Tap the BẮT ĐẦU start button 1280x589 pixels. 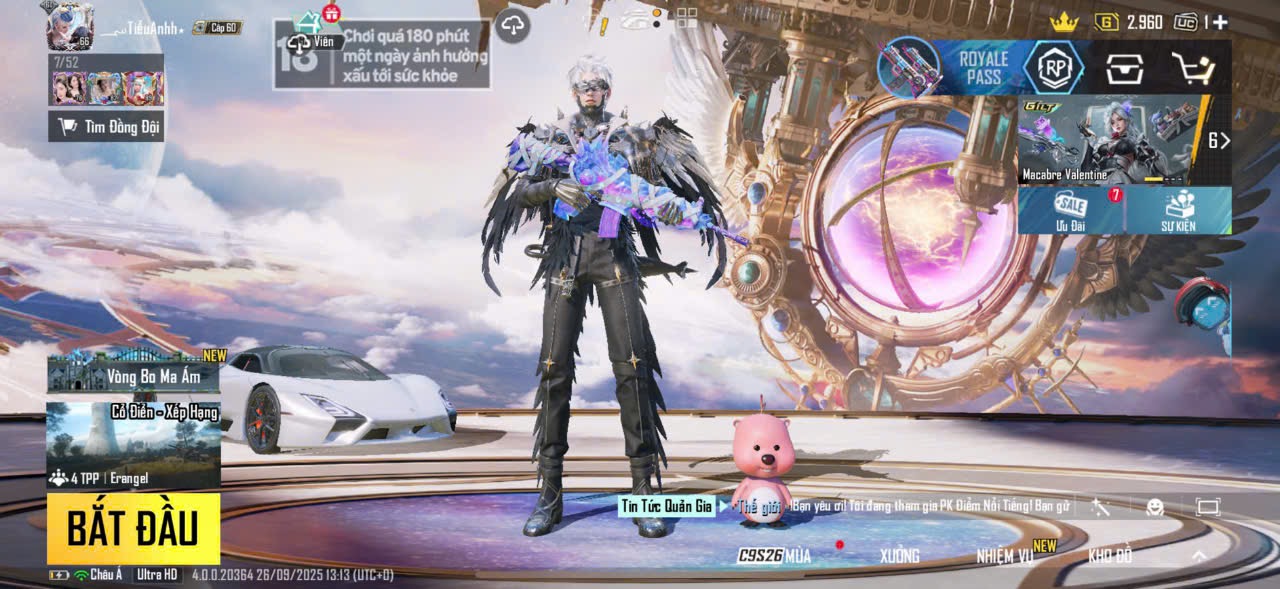(133, 528)
